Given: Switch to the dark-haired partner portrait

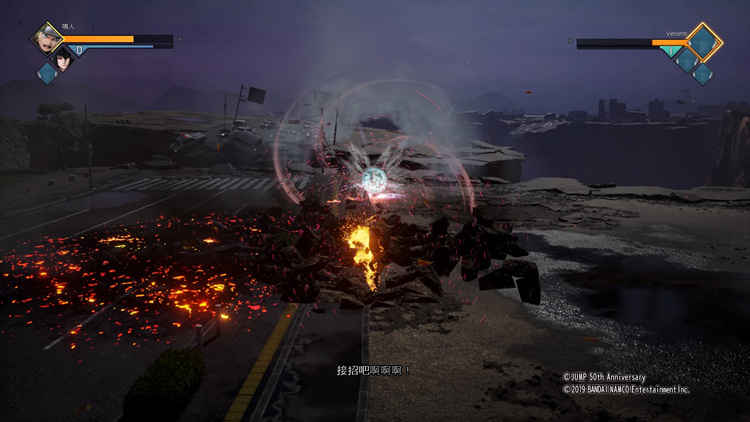Looking at the screenshot, I should click(65, 56).
